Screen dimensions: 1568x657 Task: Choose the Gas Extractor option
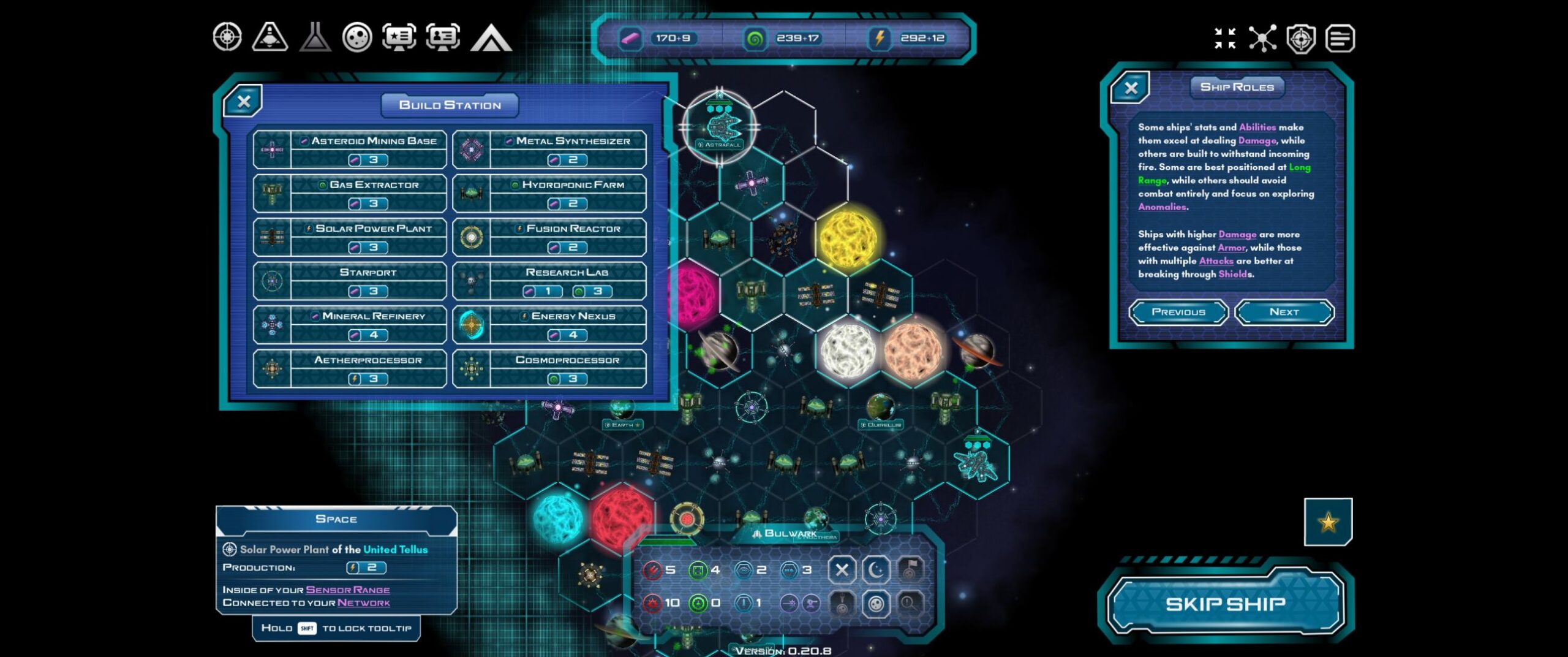pos(350,194)
